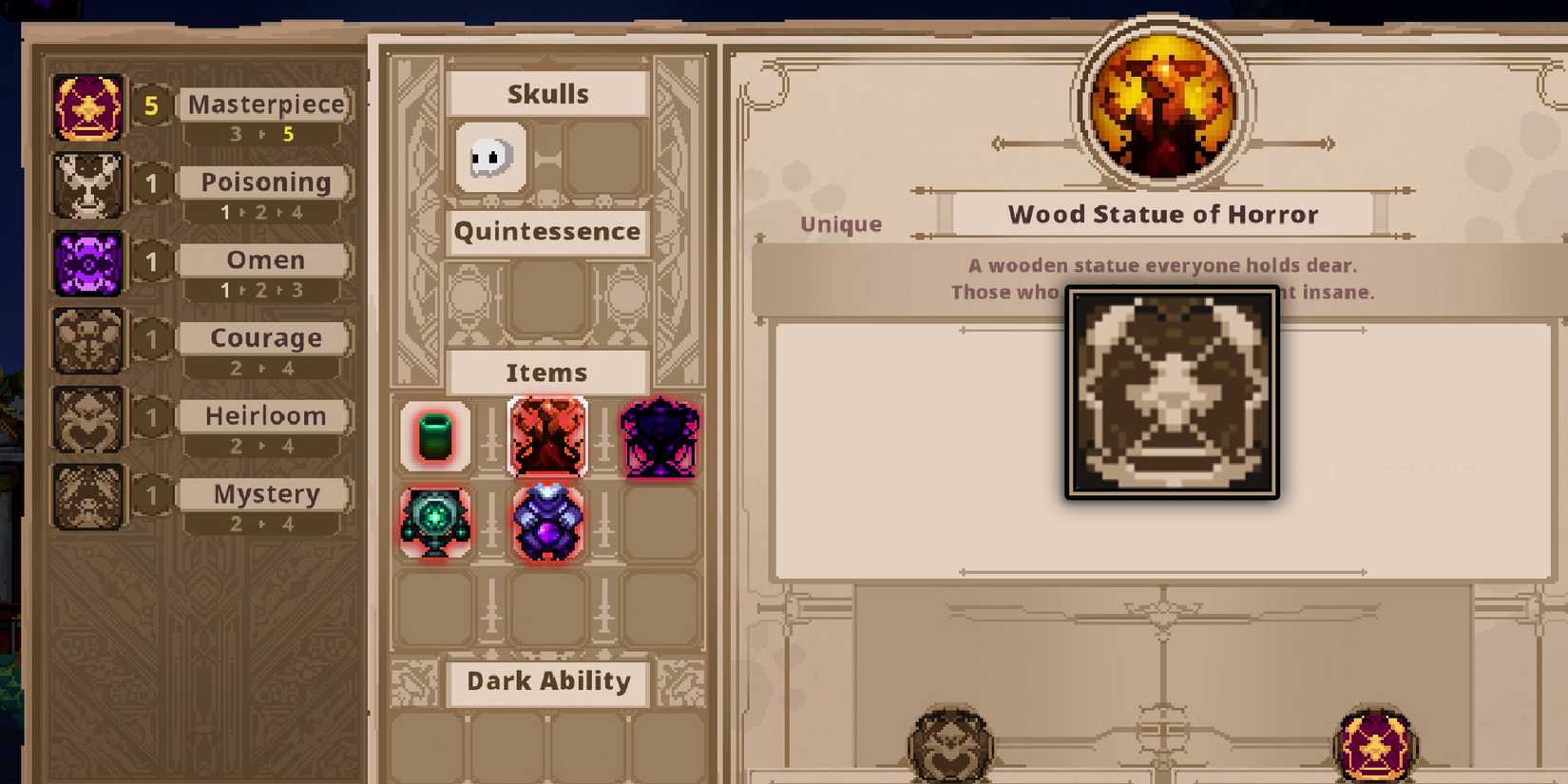
Task: Click the empty Quintessence slot
Action: pos(547,296)
